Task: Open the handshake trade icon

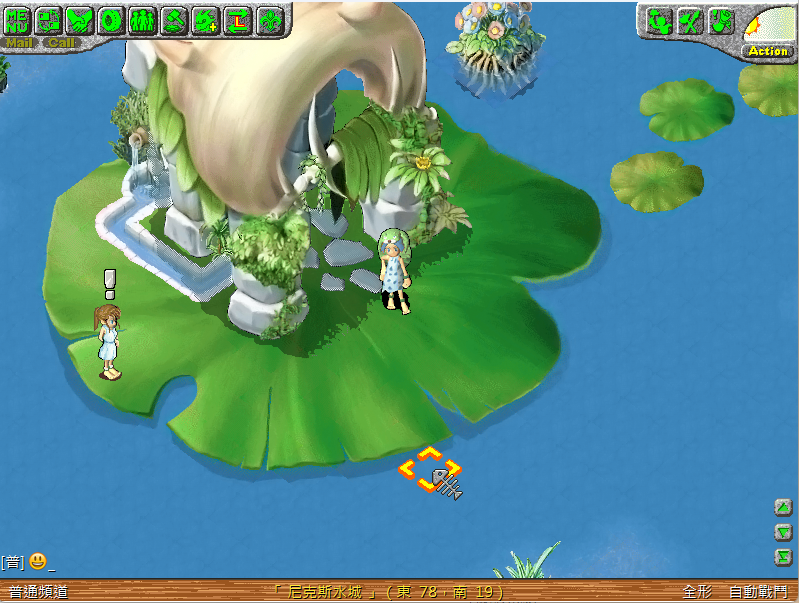Action: click(80, 19)
